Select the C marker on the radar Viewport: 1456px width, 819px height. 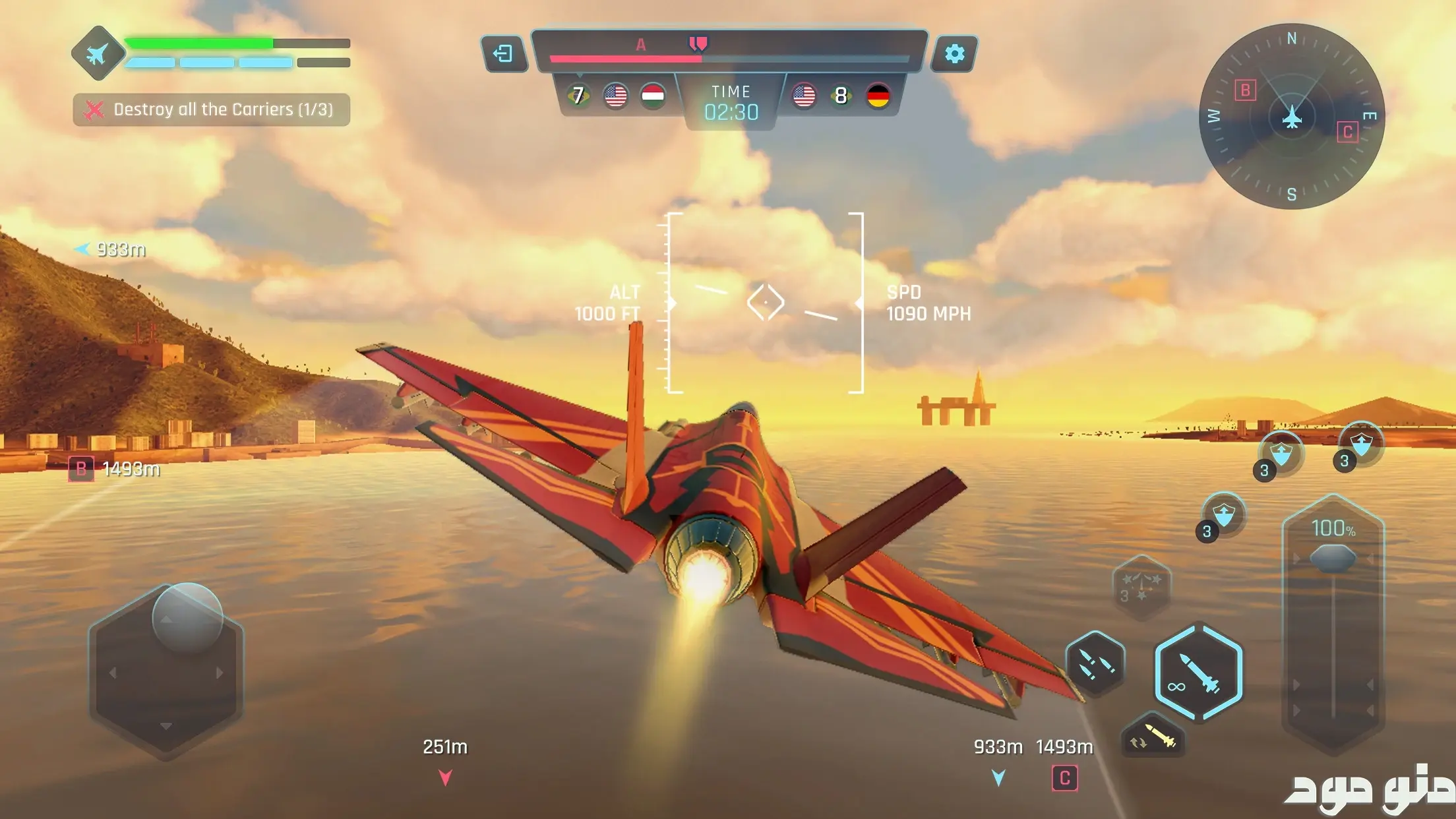tap(1347, 132)
